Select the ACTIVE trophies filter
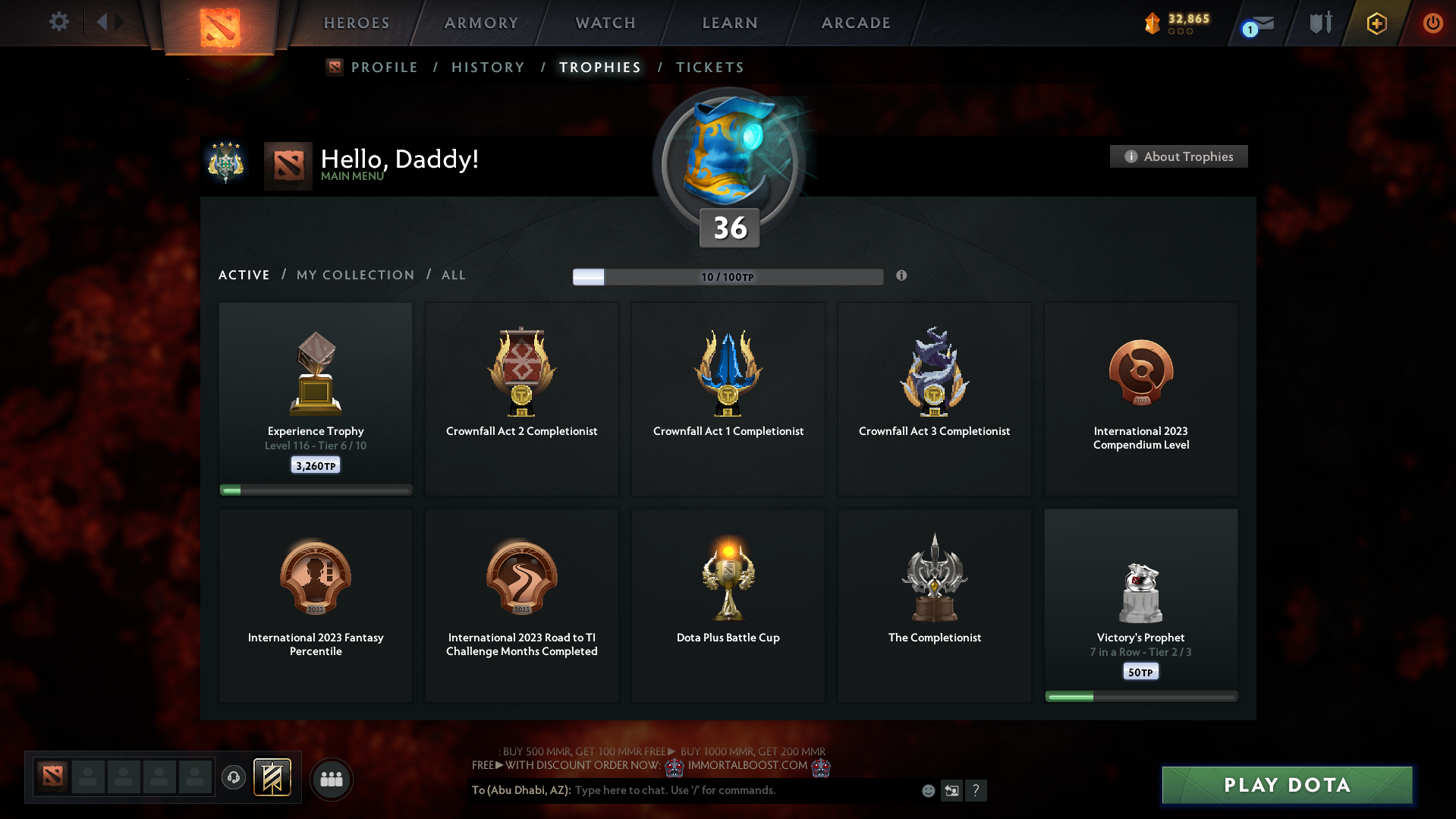This screenshot has width=1456, height=819. [x=244, y=275]
